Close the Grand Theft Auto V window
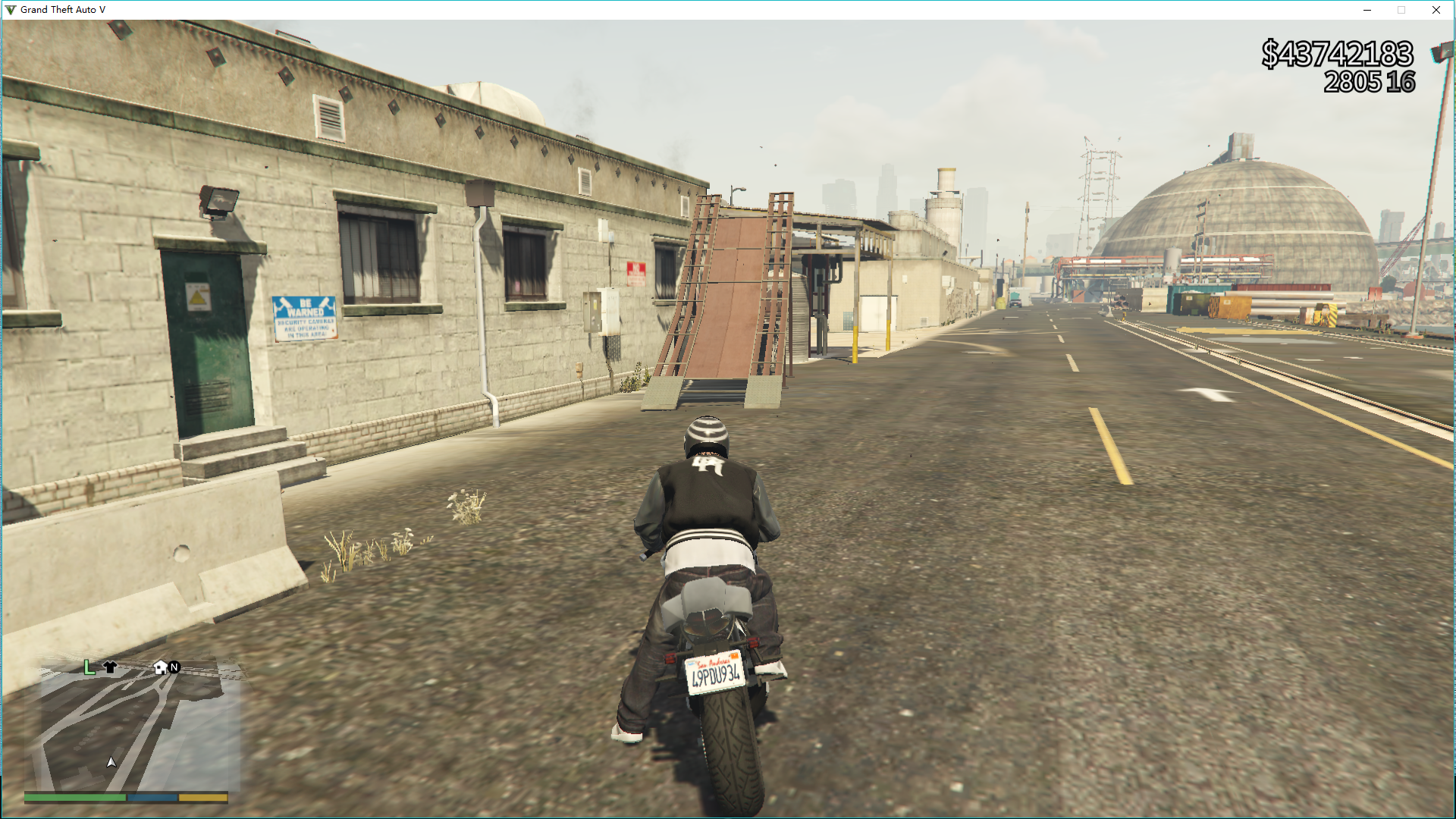Image resolution: width=1456 pixels, height=819 pixels. 1436,10
